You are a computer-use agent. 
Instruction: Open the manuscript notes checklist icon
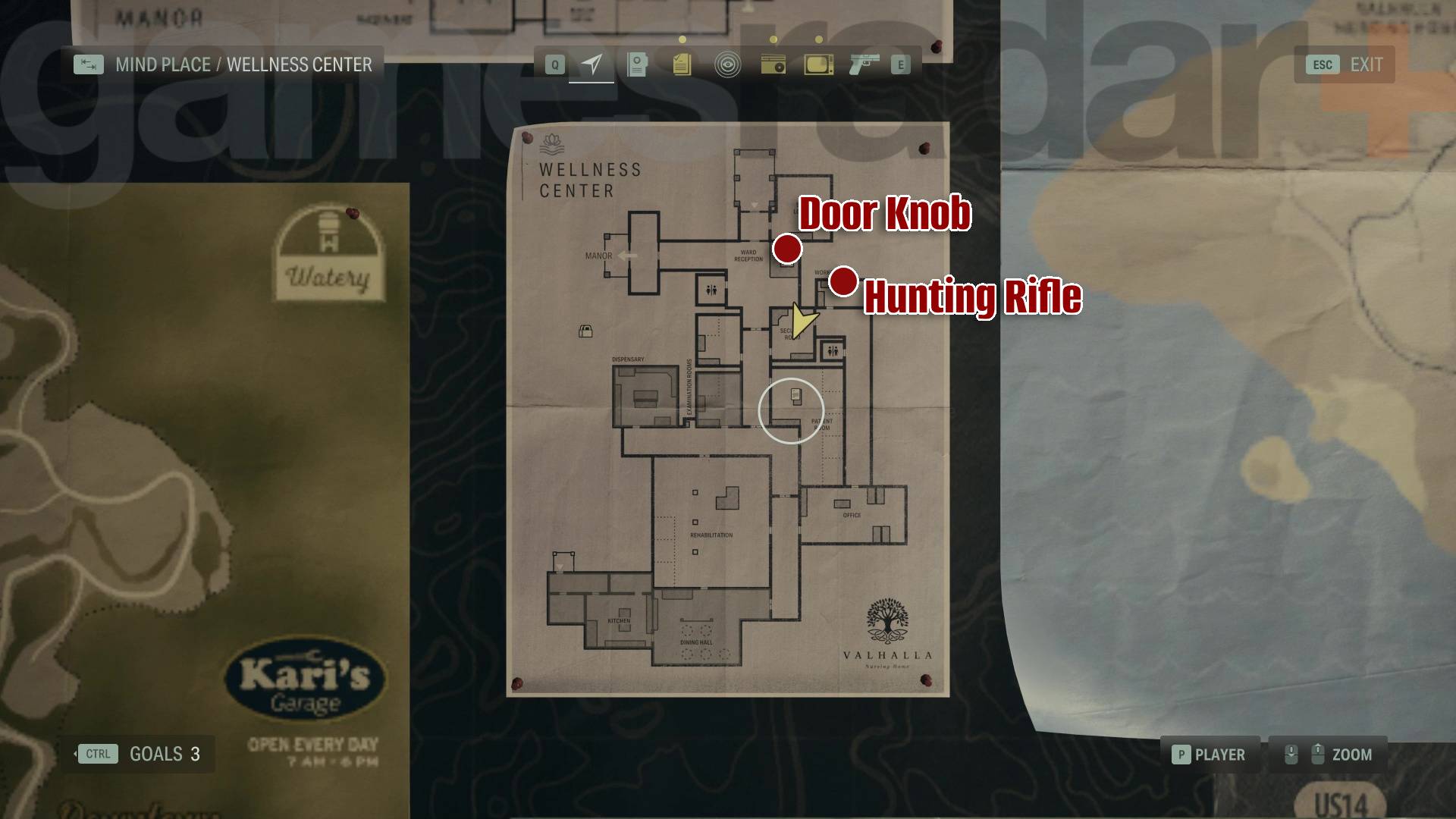(682, 64)
